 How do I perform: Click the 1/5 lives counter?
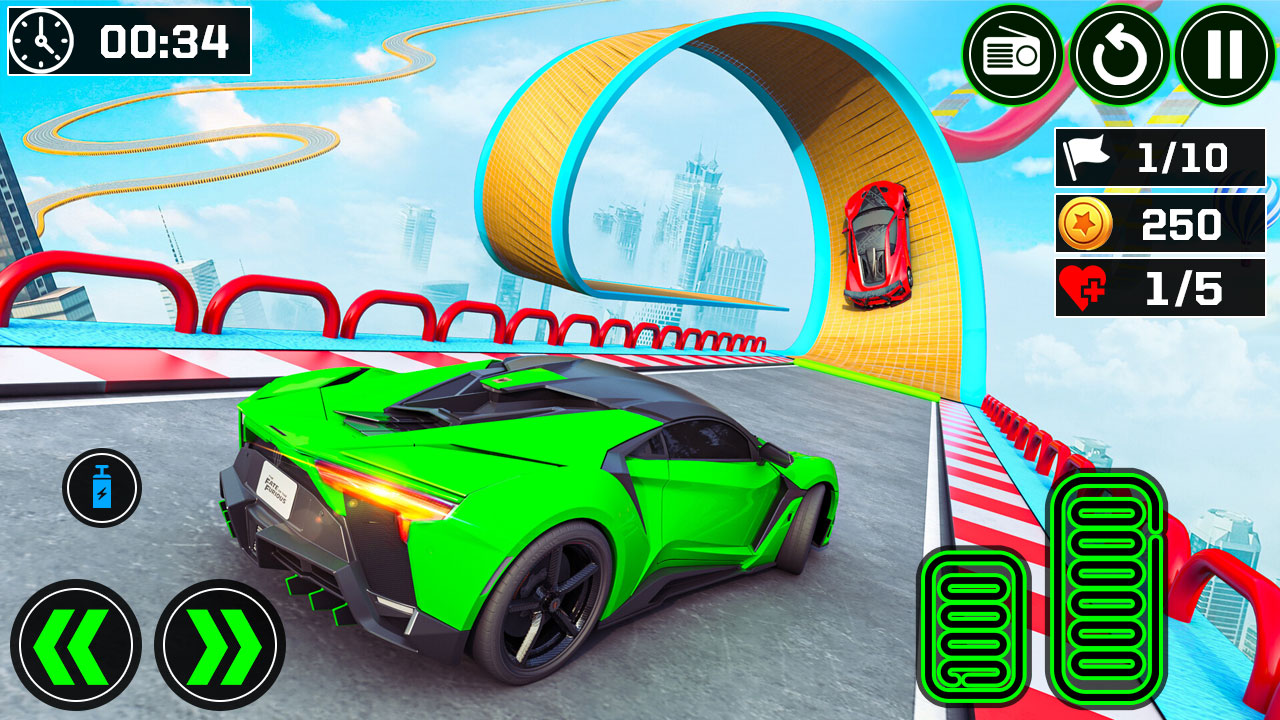[1185, 287]
